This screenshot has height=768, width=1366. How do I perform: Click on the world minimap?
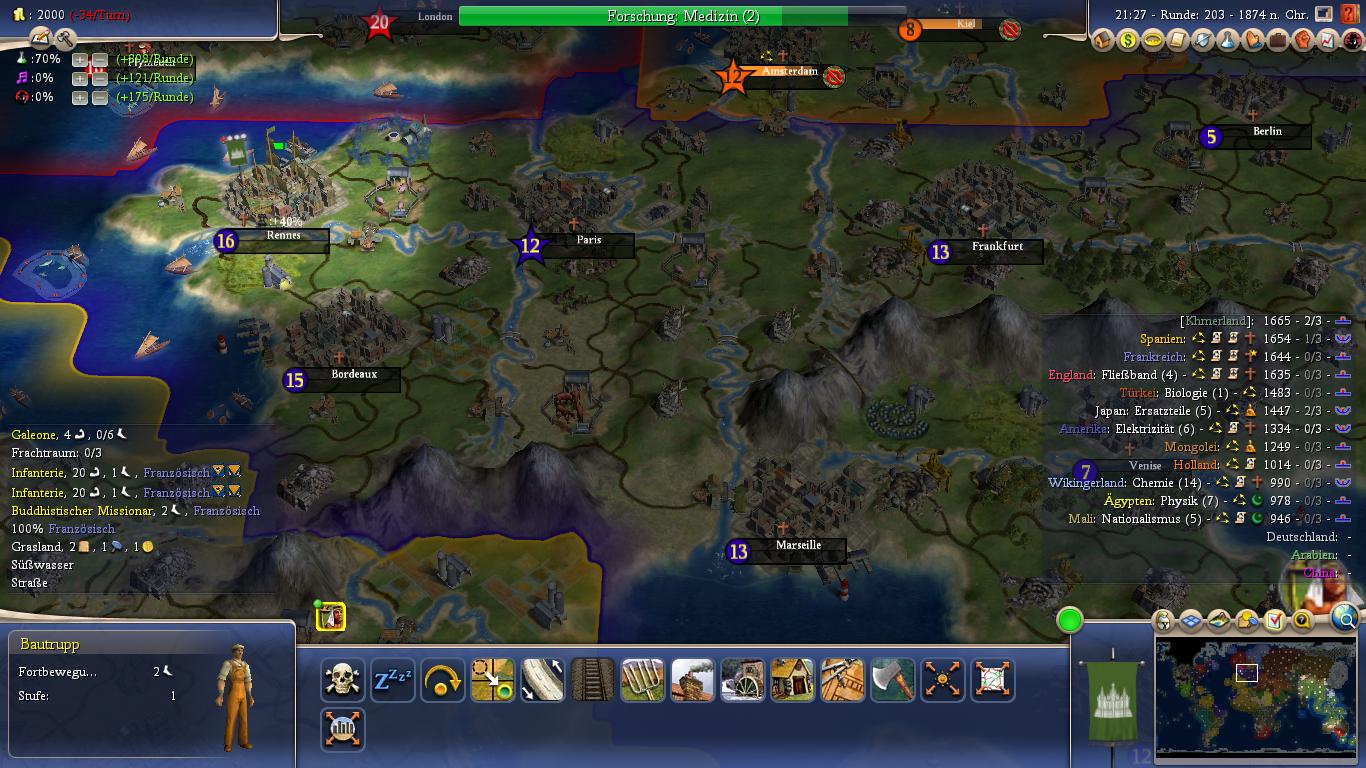[1256, 697]
